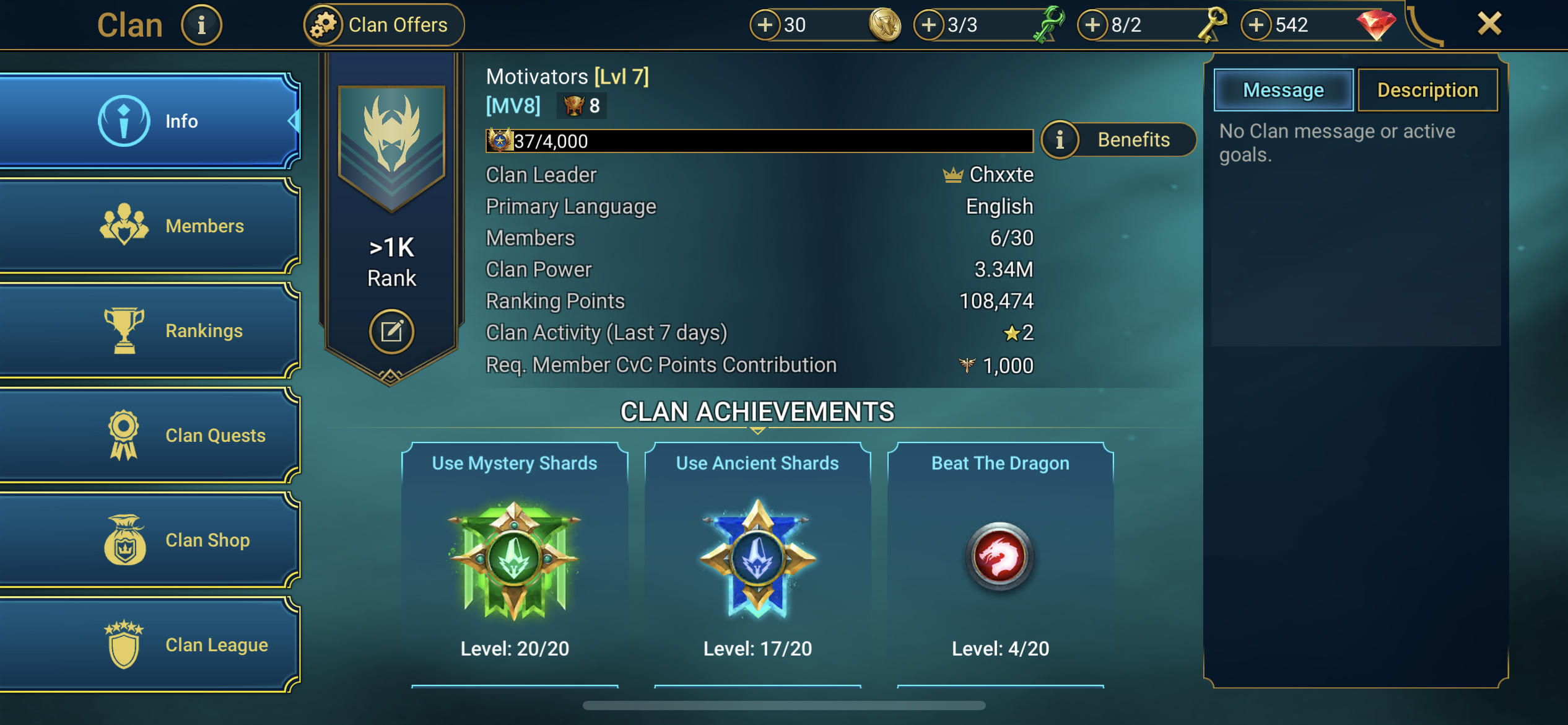Click the plus beside the gold key counter

[1096, 25]
